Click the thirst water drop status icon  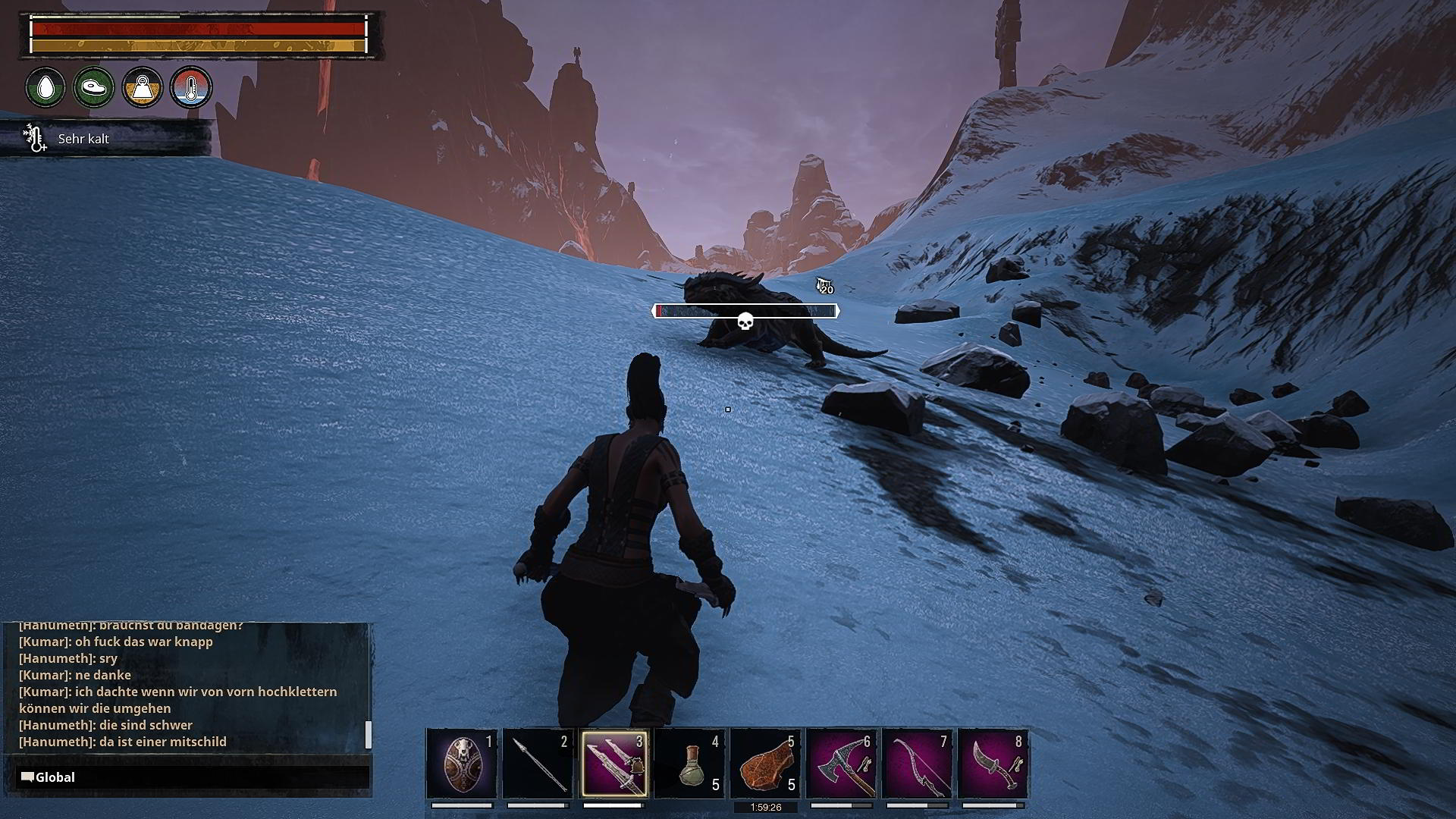45,87
